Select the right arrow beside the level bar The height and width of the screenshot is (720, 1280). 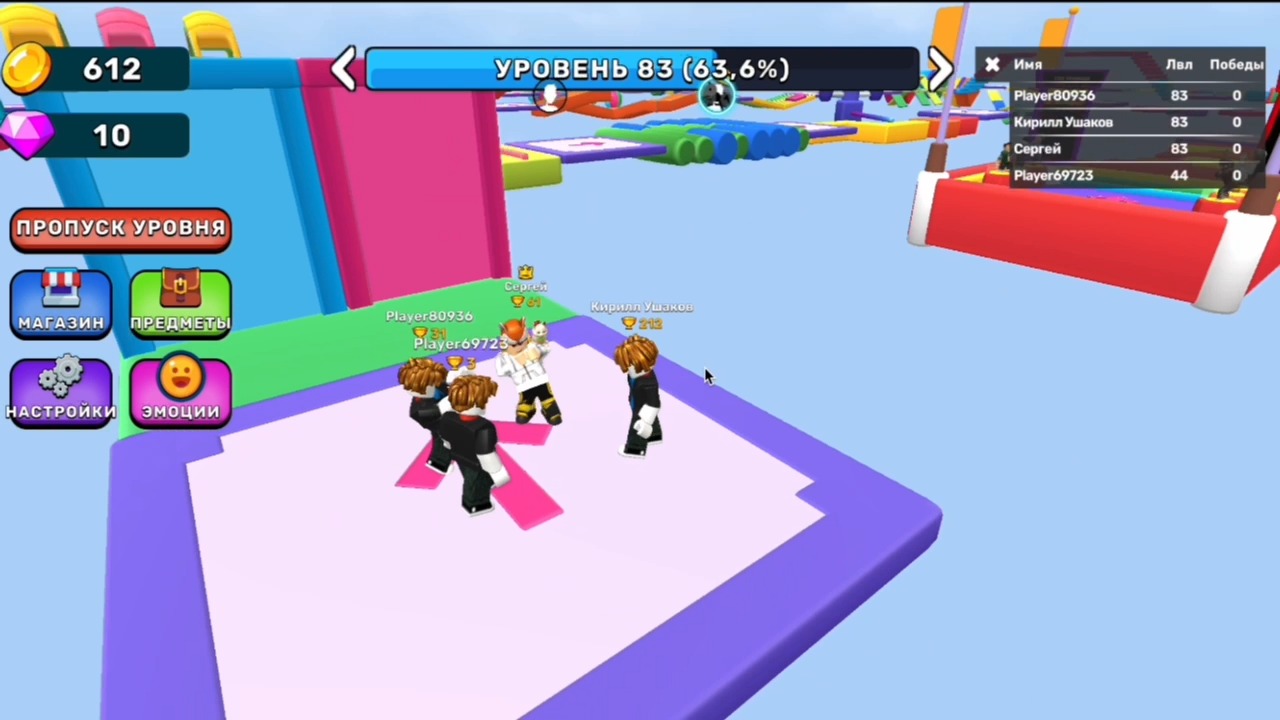[x=940, y=68]
